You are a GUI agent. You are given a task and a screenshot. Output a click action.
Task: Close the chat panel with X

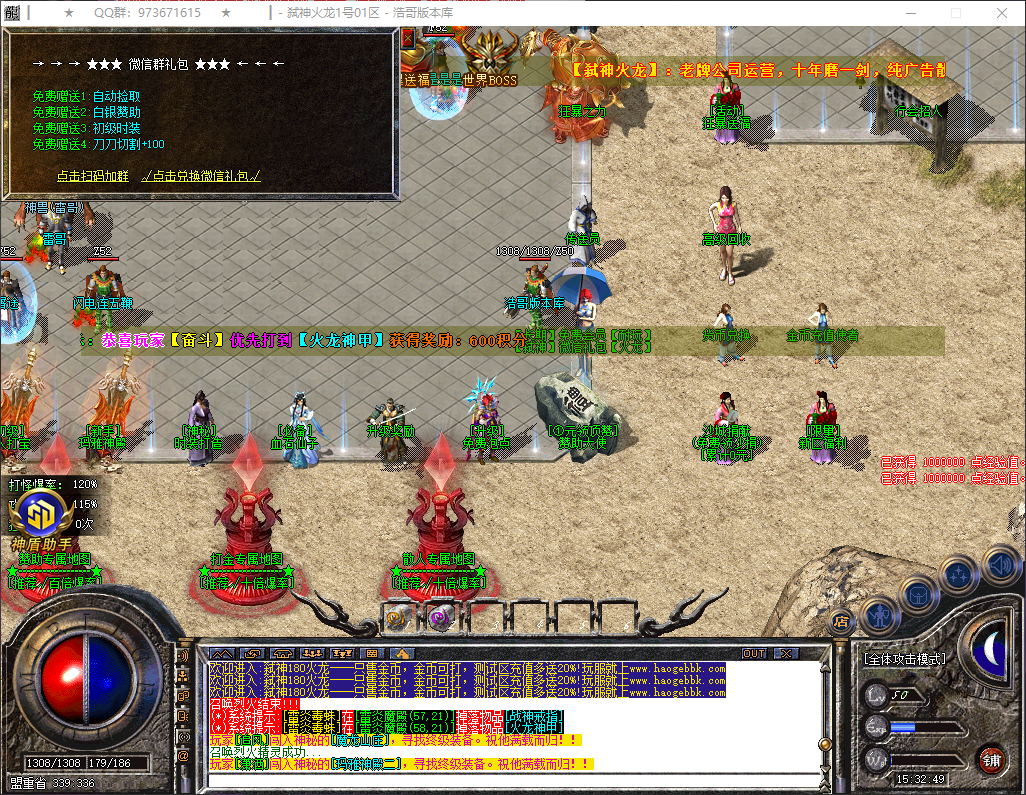click(x=787, y=654)
